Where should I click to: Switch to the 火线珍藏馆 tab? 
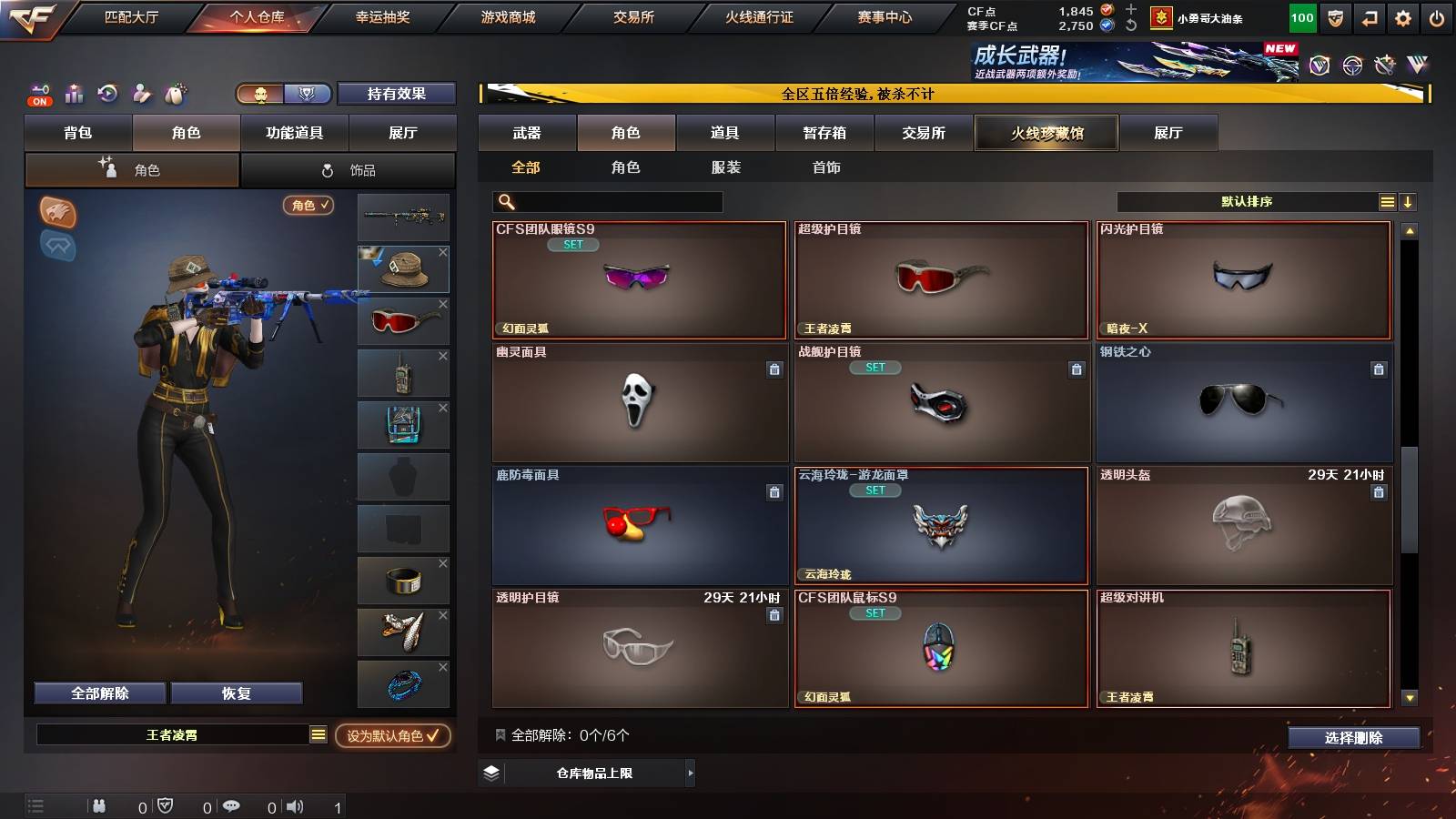1046,133
